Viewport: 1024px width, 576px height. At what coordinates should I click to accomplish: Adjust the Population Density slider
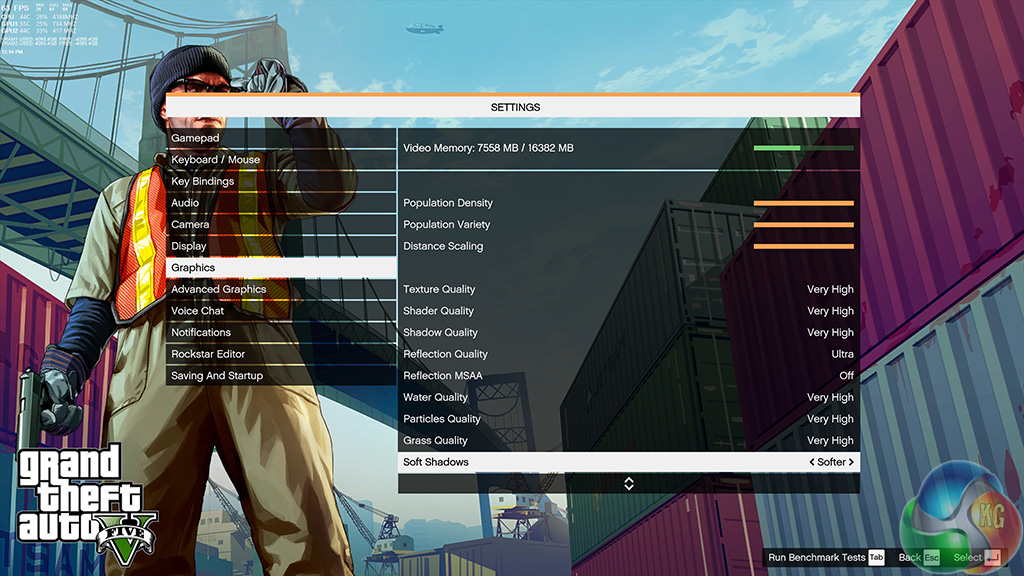803,203
